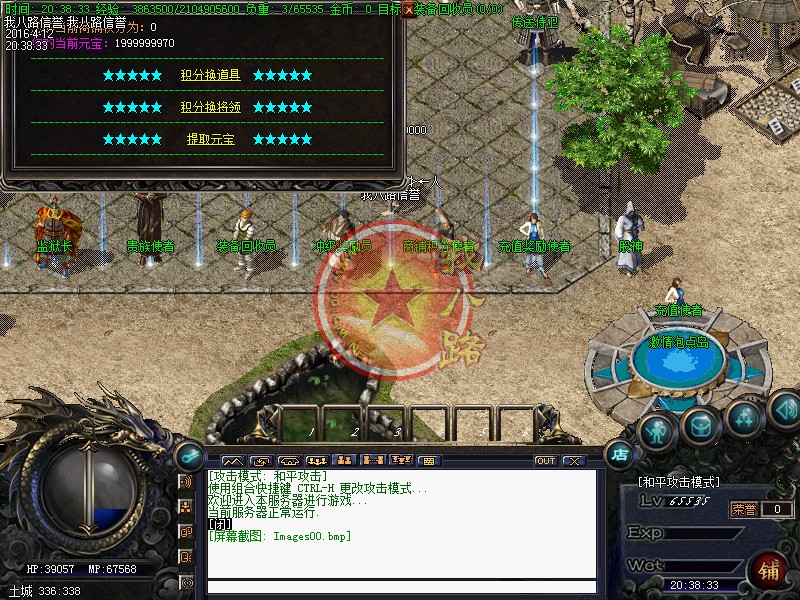This screenshot has height=600, width=800.
Task: Toggle the sound speaker round icon
Action: pyautogui.click(x=784, y=408)
